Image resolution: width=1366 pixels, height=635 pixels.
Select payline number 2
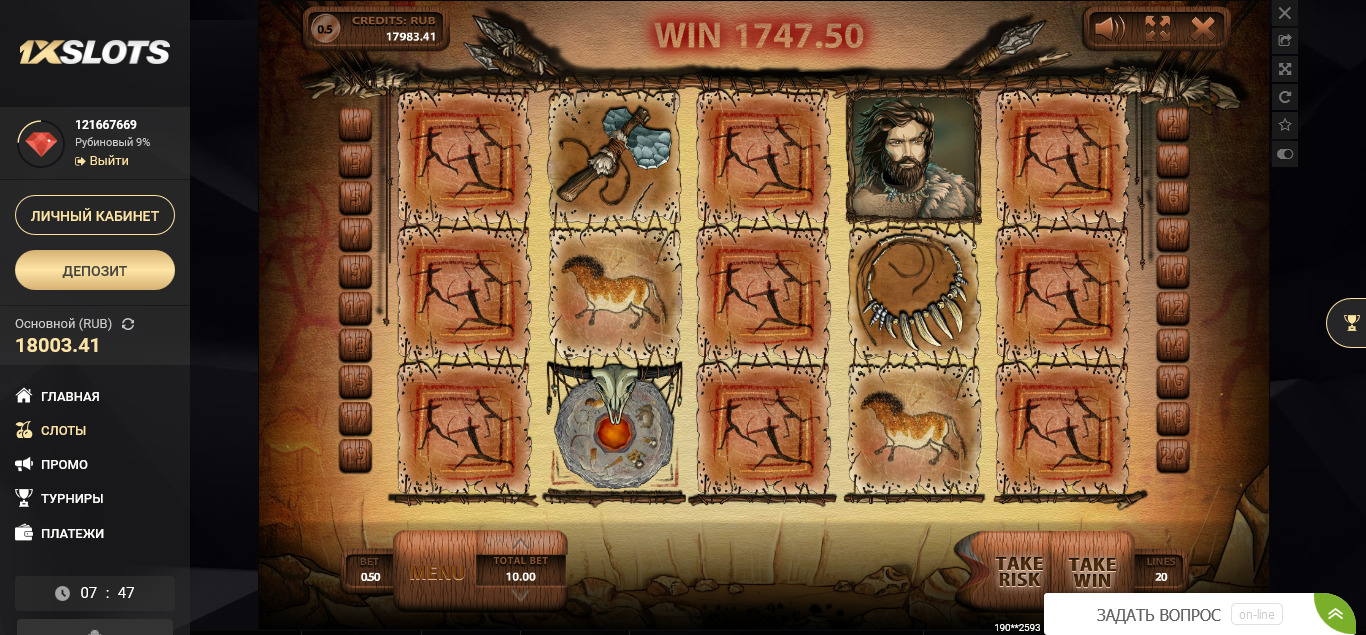[1172, 124]
